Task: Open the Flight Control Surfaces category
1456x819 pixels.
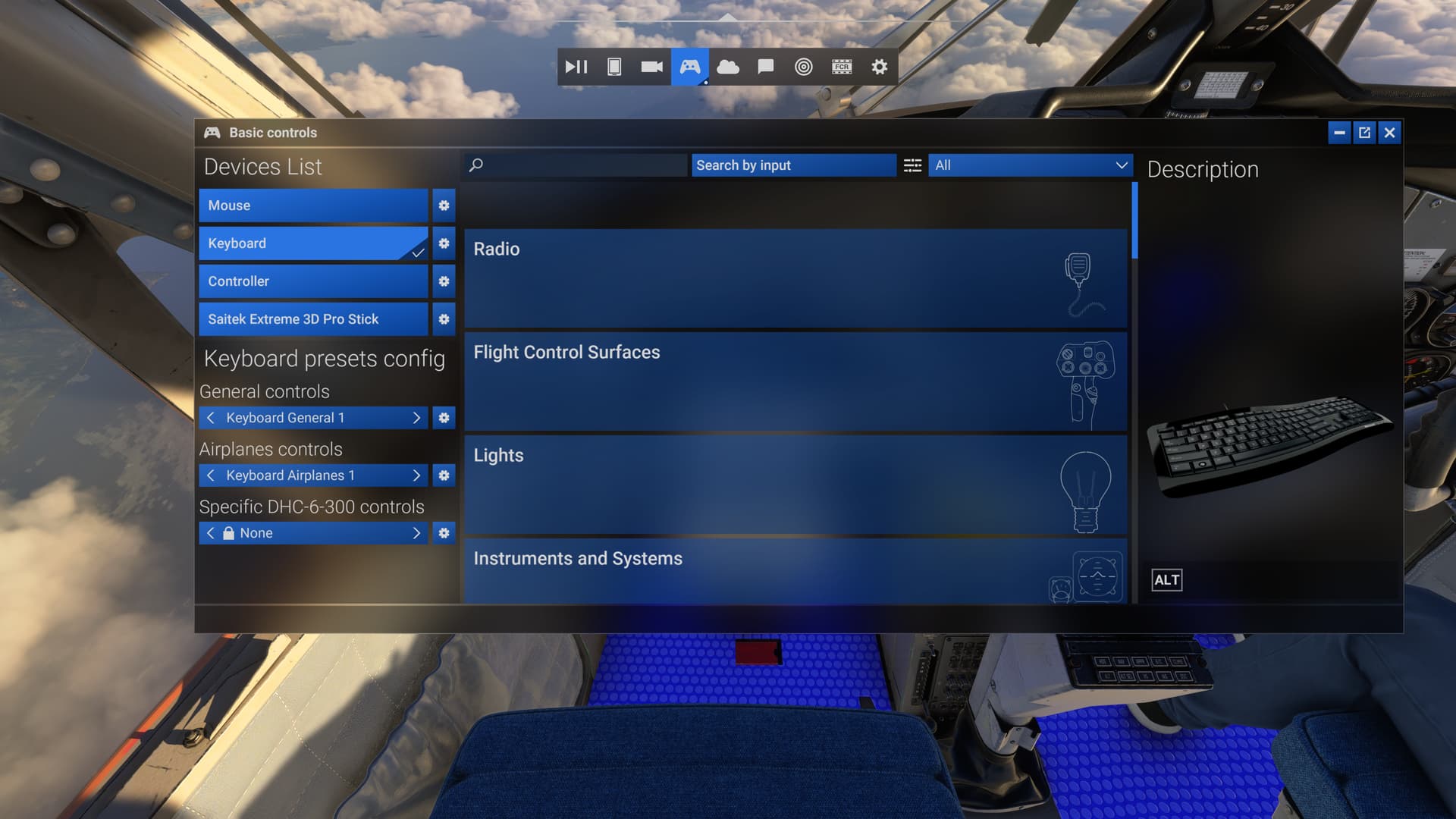Action: 794,381
